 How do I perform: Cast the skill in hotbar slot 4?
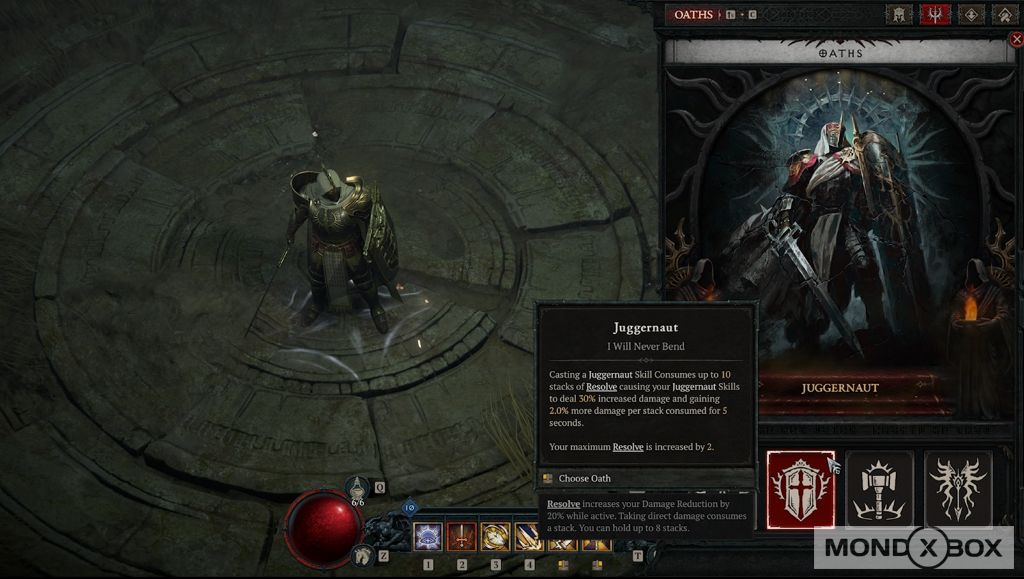coord(527,538)
